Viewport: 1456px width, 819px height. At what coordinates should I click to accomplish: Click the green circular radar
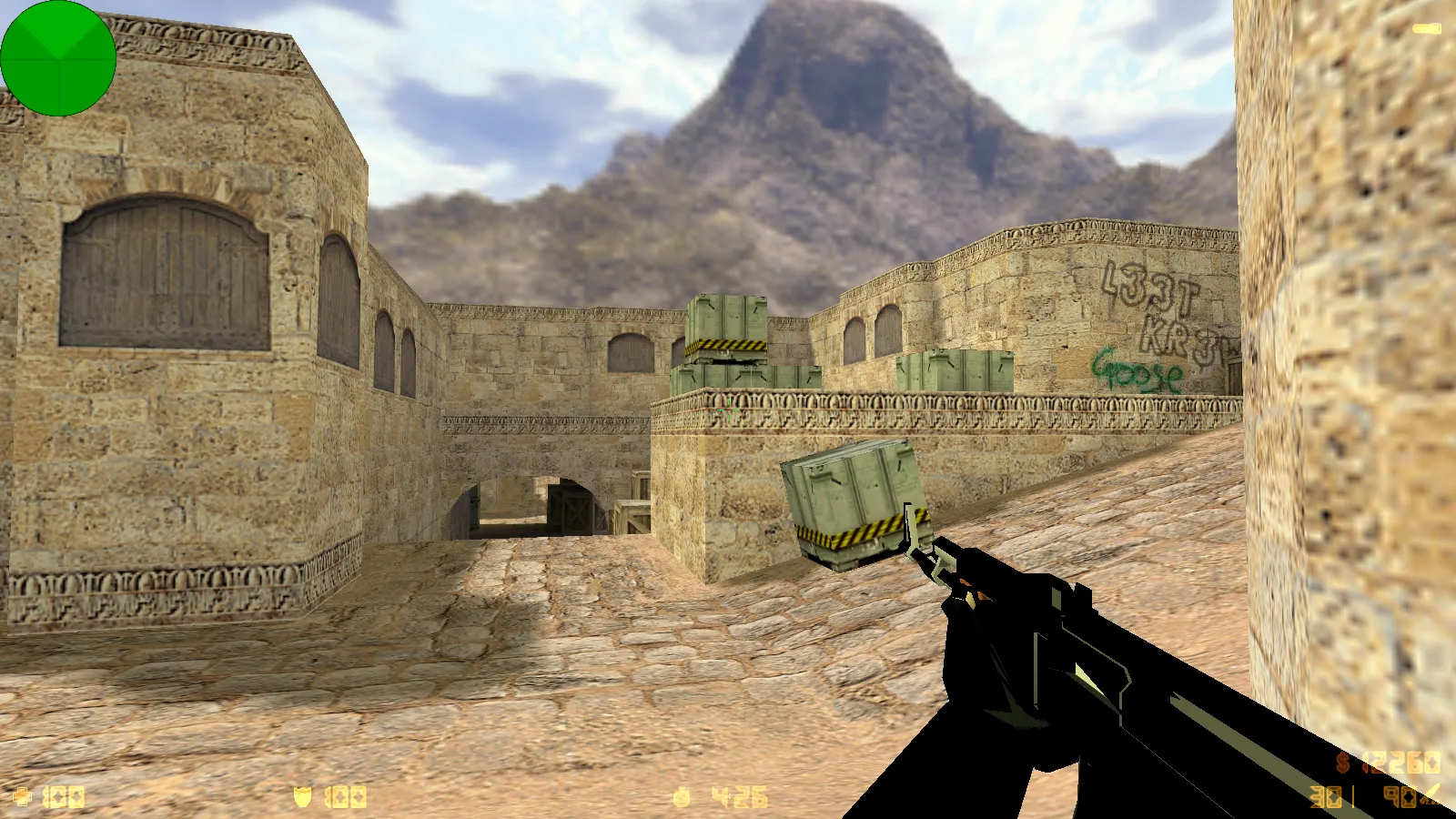coord(58,58)
